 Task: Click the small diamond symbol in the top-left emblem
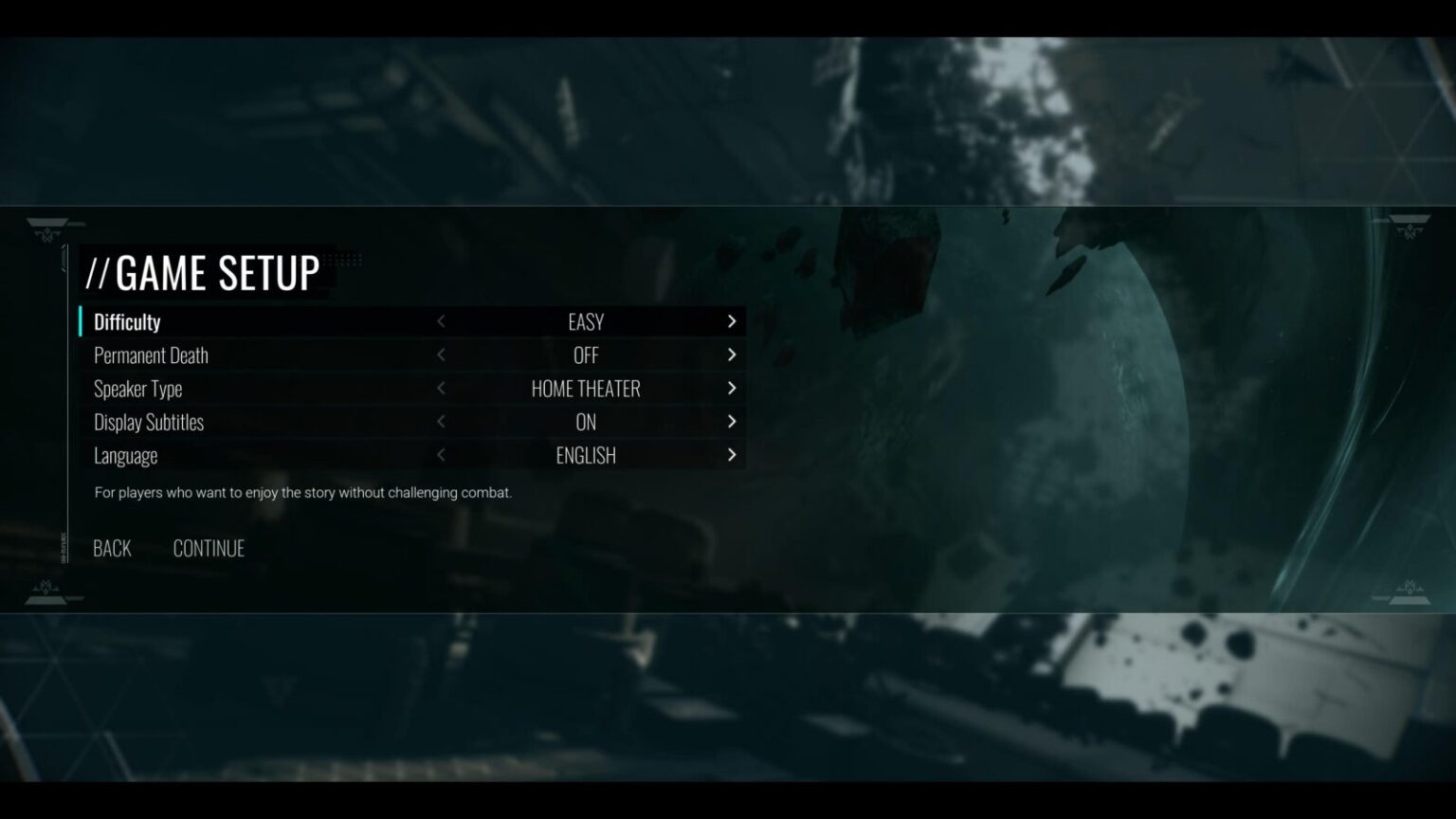pos(47,229)
